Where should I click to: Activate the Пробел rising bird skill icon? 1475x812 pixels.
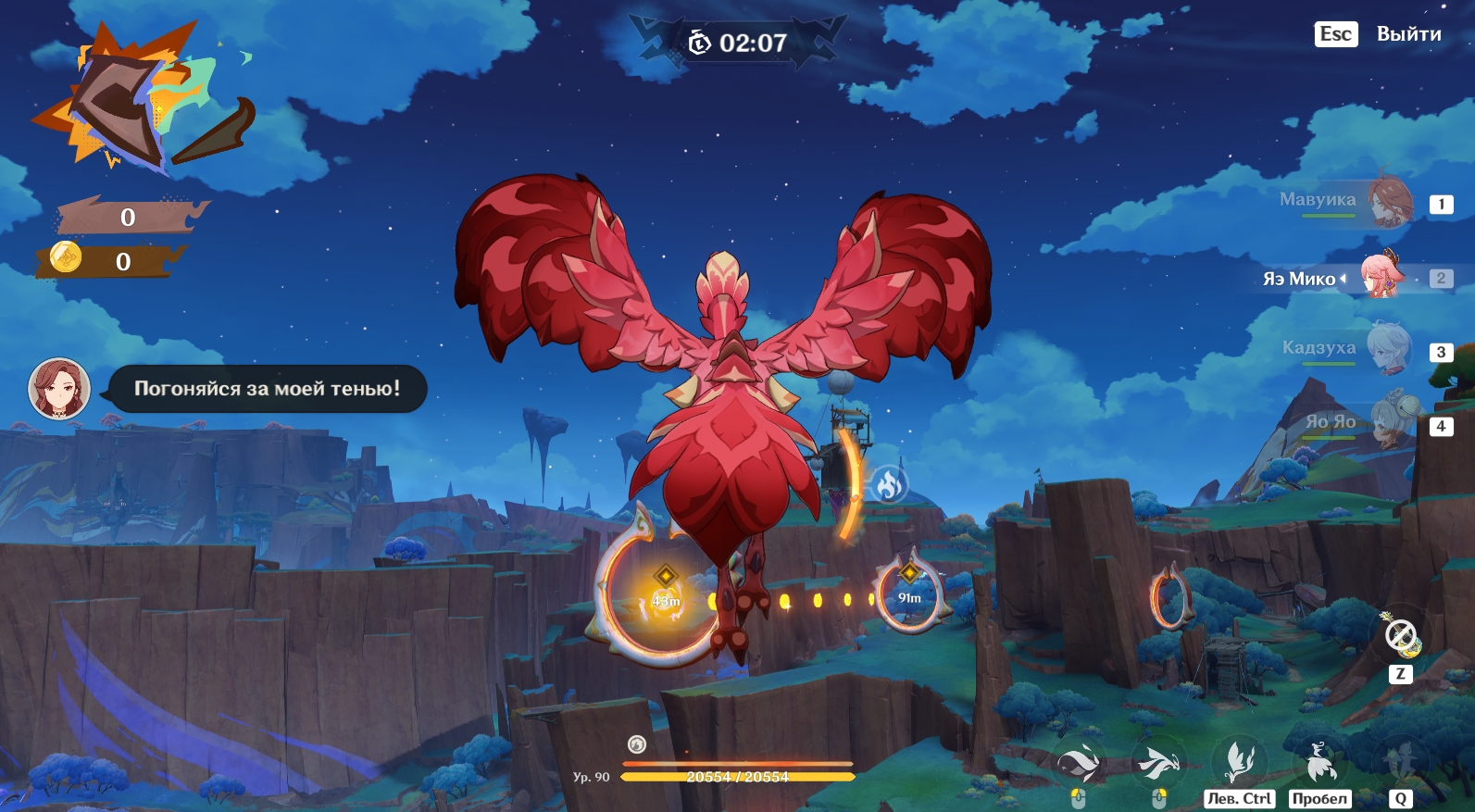(1319, 762)
